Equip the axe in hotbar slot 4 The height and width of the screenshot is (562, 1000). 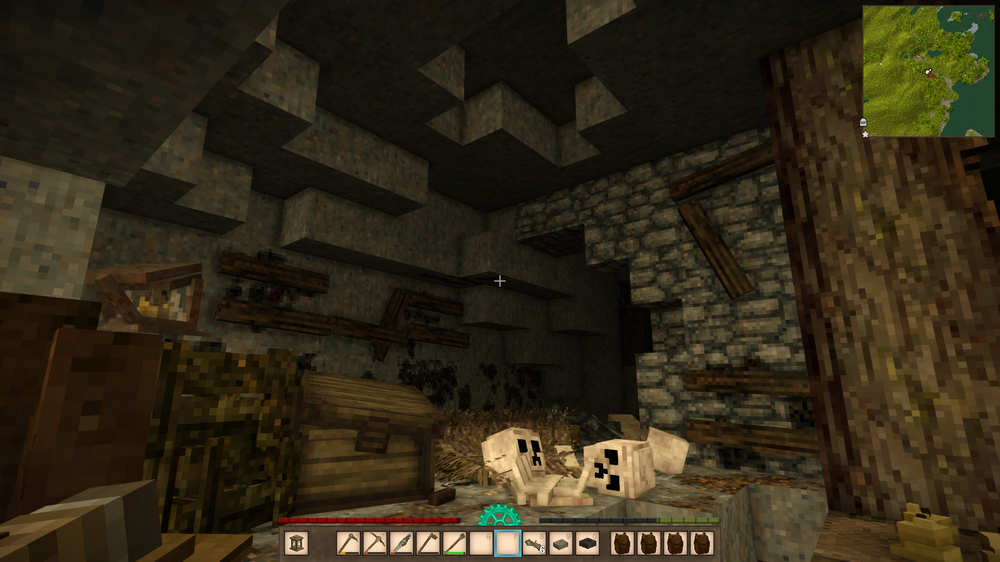coord(428,543)
